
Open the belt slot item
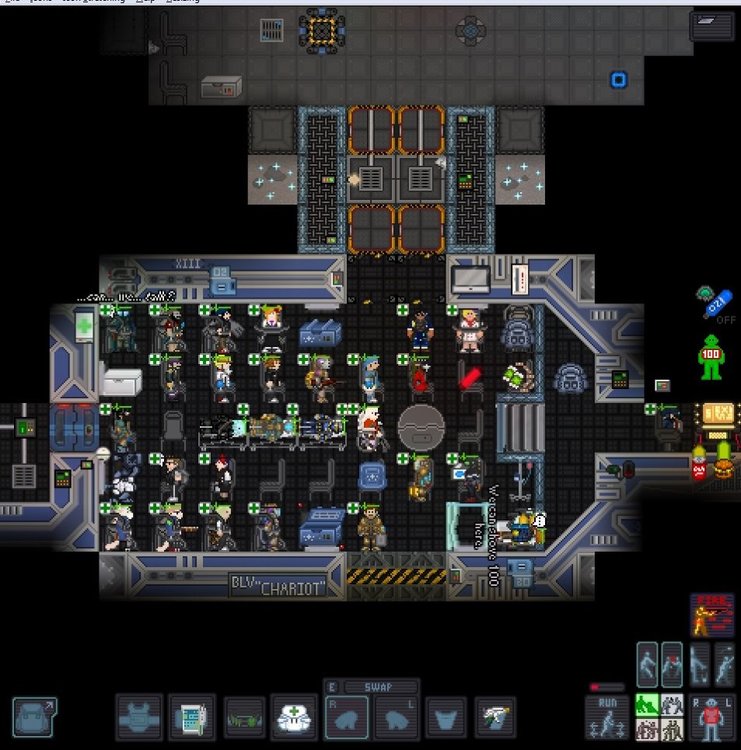[x=244, y=717]
